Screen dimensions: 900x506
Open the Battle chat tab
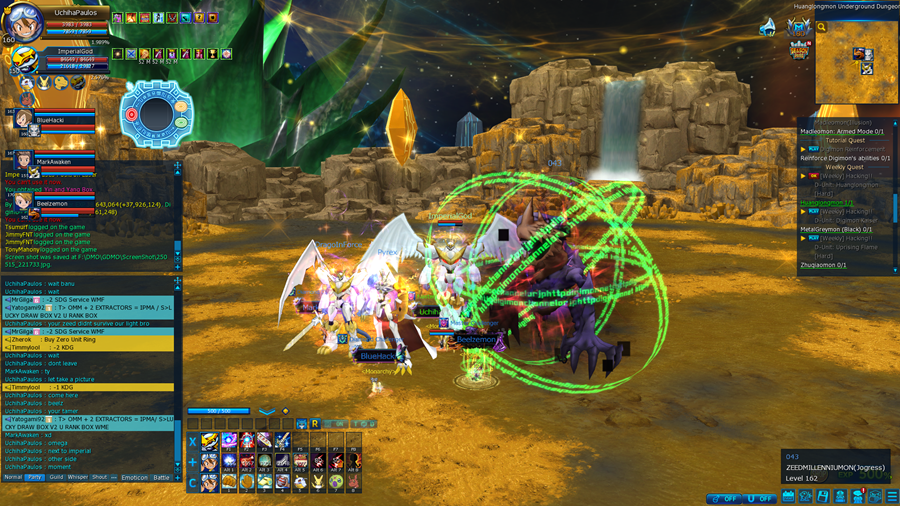point(162,477)
